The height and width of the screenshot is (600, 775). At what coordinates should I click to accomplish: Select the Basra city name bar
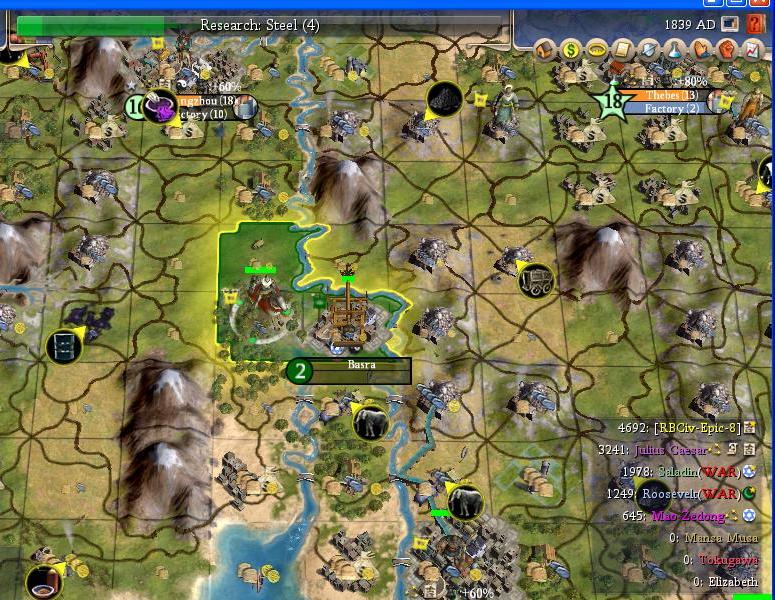361,366
